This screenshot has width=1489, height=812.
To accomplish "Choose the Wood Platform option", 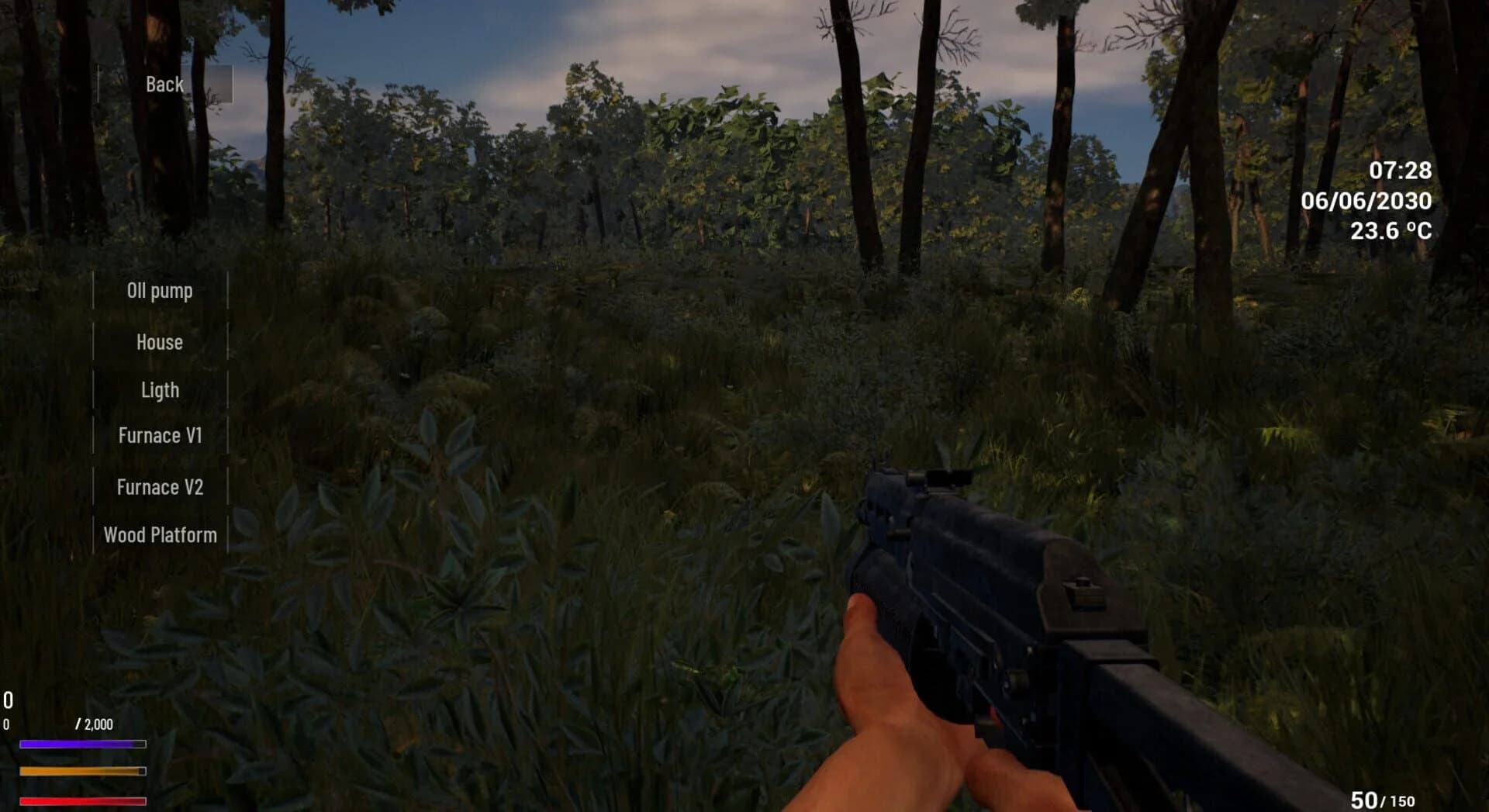I will pos(160,535).
